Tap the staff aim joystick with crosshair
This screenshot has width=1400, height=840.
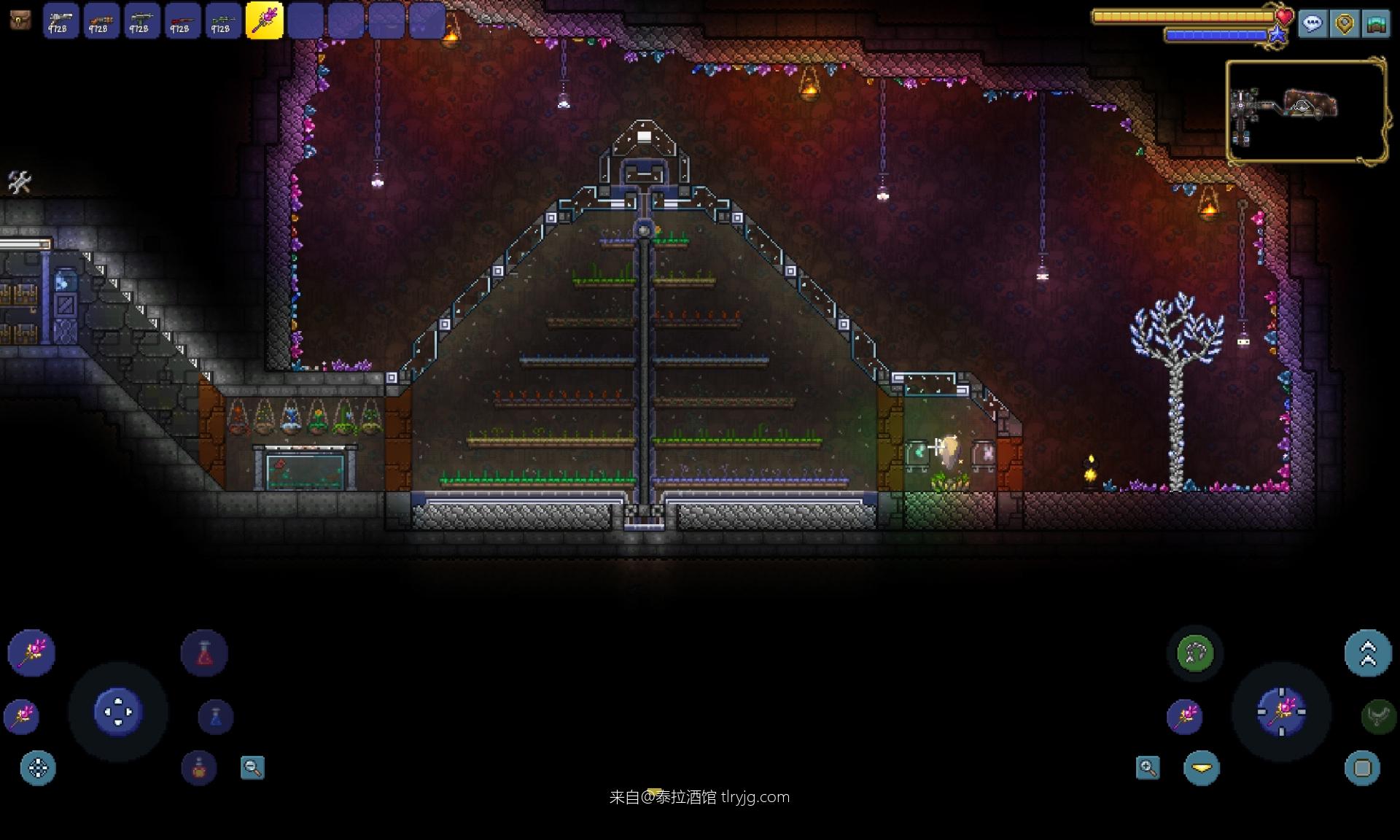(1281, 712)
